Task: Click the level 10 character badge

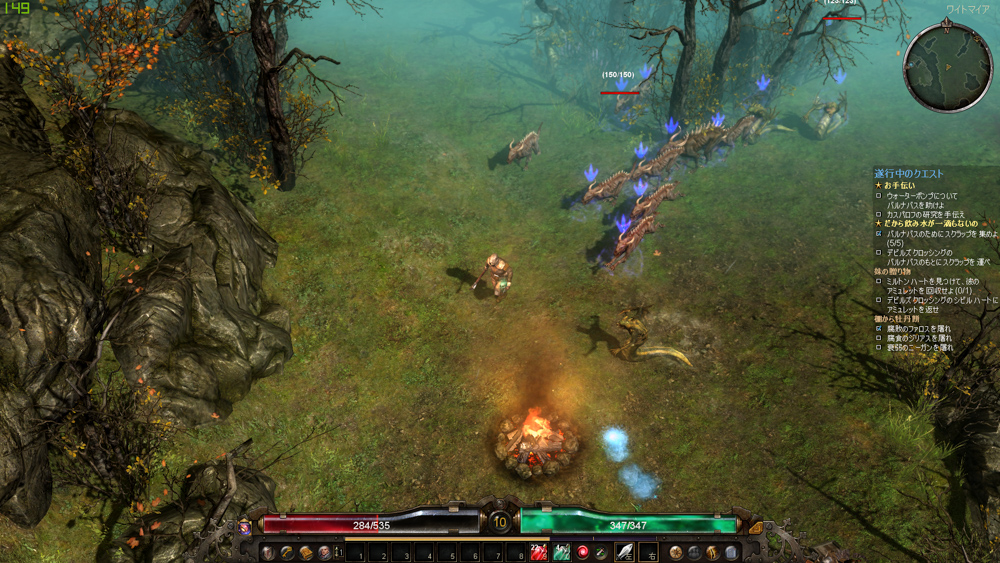Action: coord(500,521)
